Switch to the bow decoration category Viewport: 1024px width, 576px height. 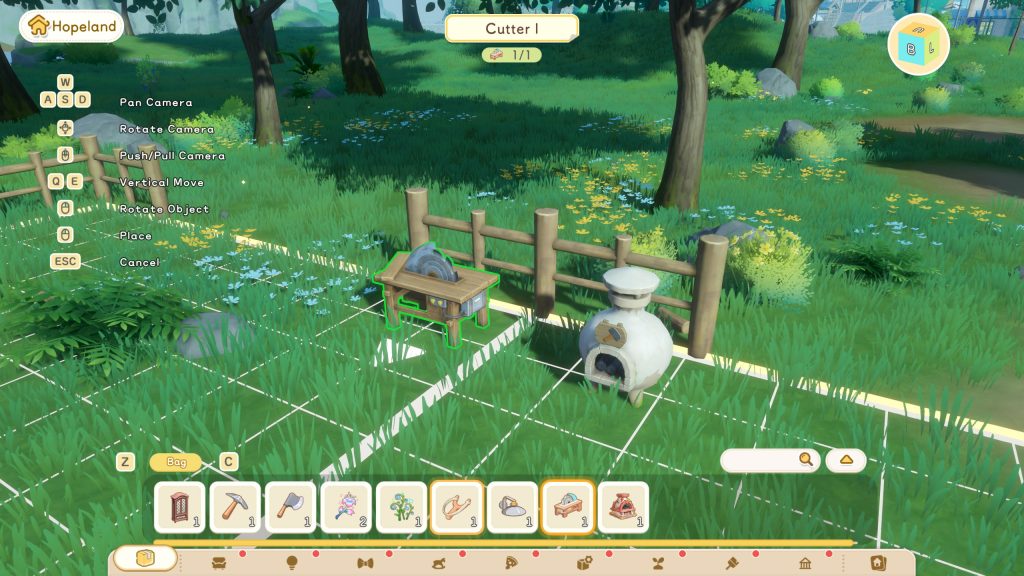(365, 563)
